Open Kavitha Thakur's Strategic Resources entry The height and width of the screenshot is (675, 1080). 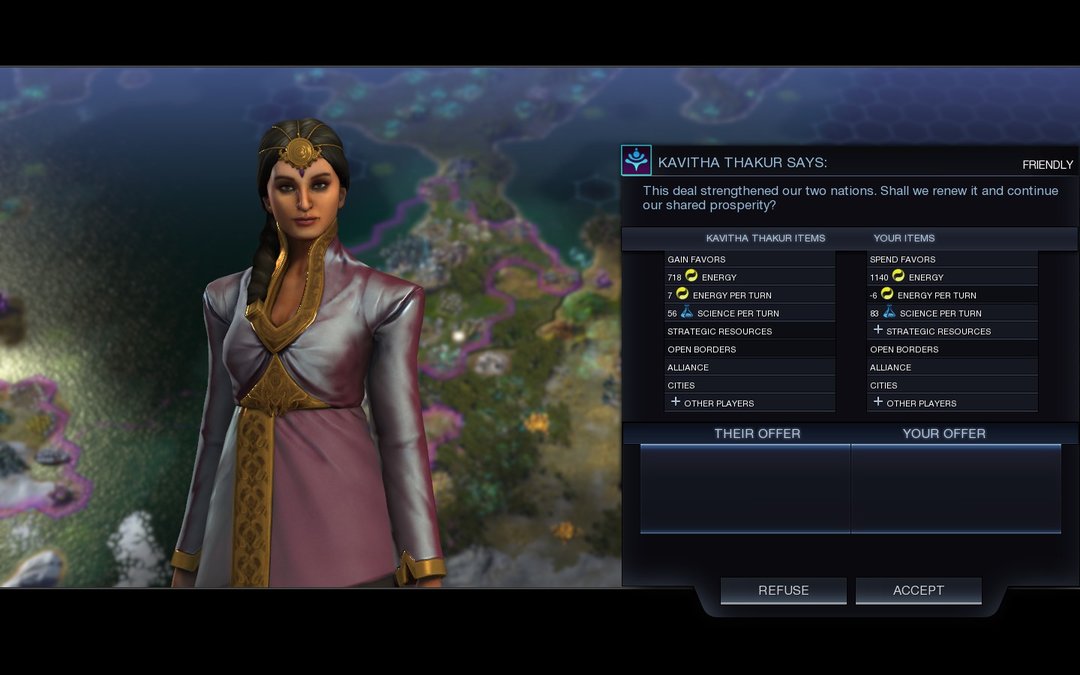click(x=749, y=331)
